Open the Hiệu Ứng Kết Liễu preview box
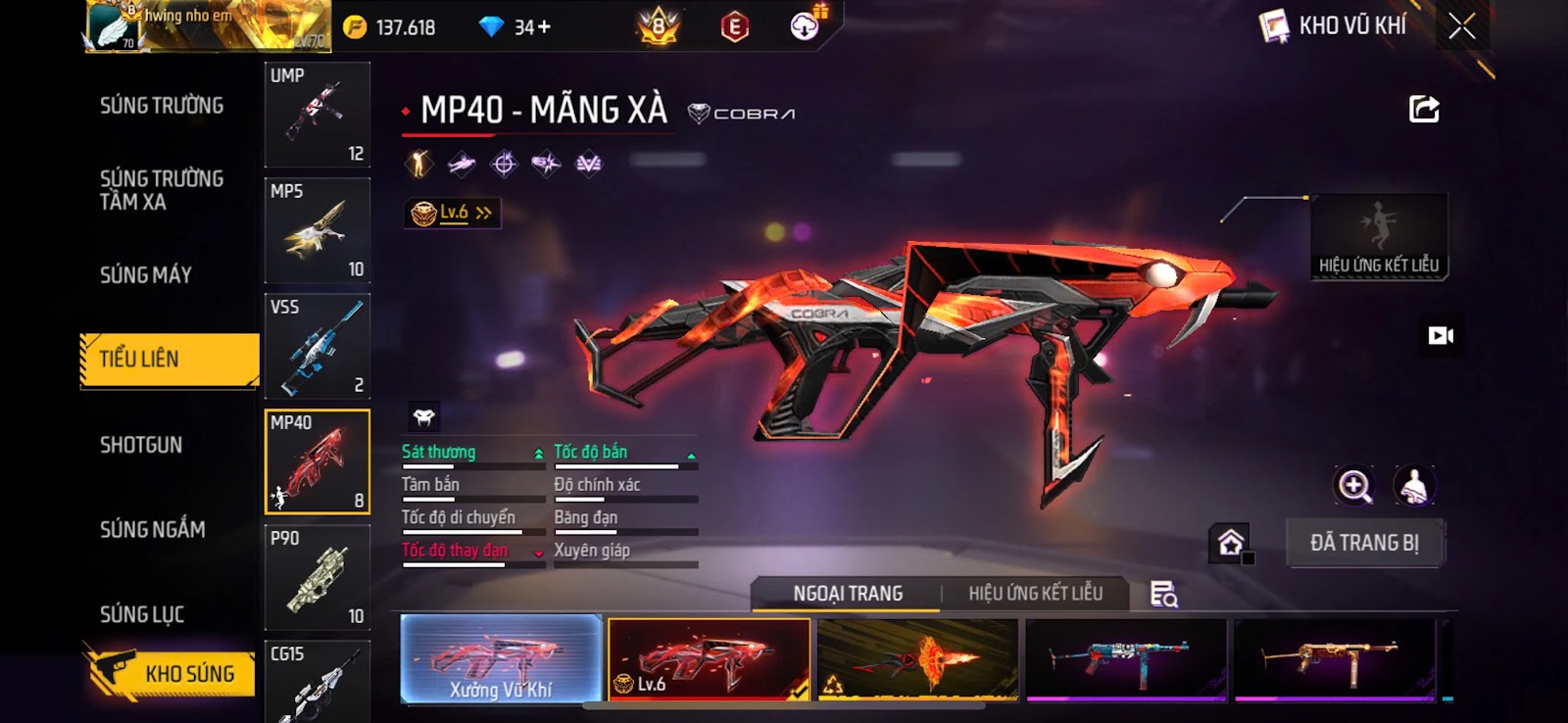Image resolution: width=1568 pixels, height=723 pixels. (1378, 237)
